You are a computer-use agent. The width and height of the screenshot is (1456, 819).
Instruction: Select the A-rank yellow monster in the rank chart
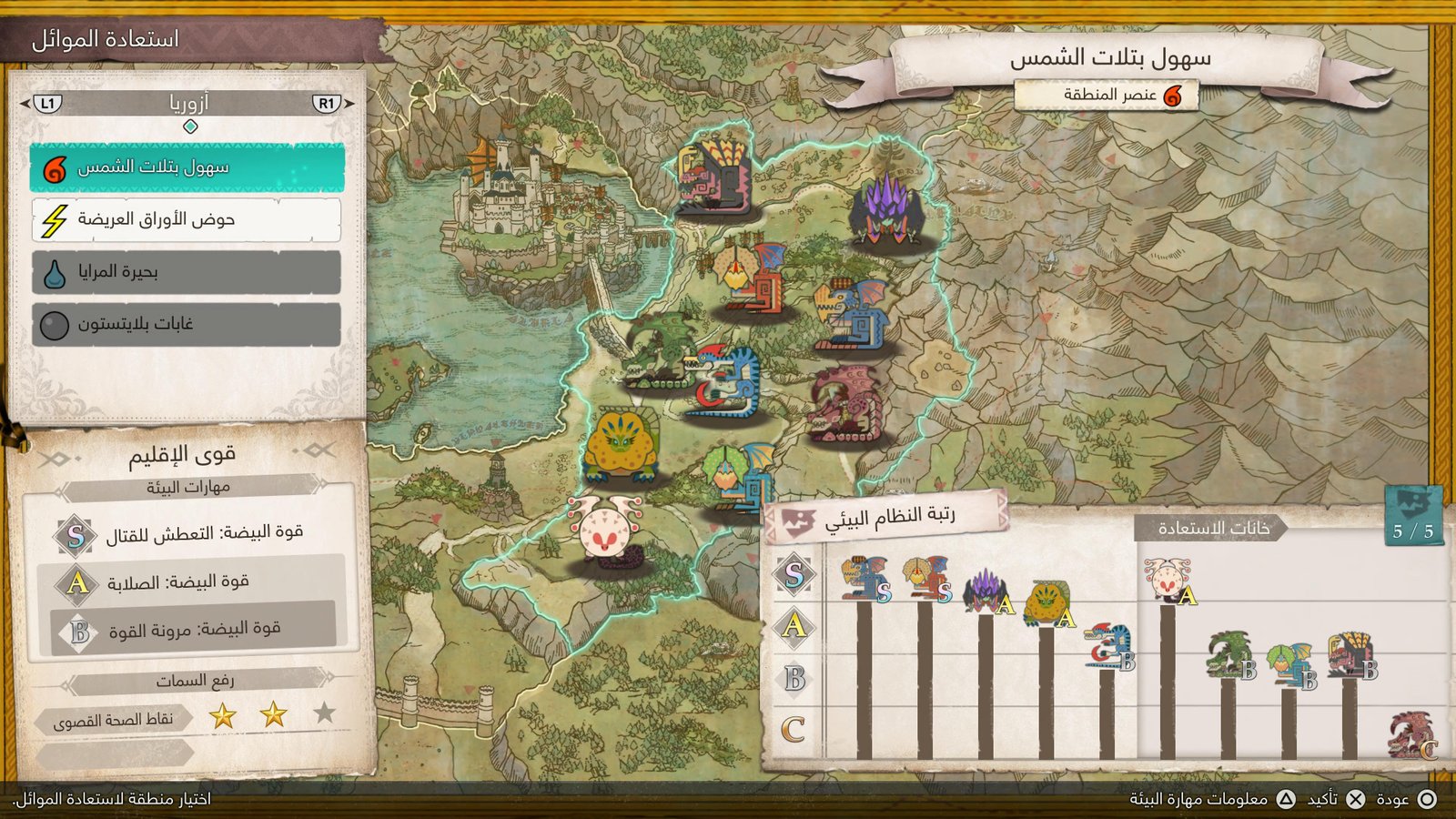pos(1047,605)
